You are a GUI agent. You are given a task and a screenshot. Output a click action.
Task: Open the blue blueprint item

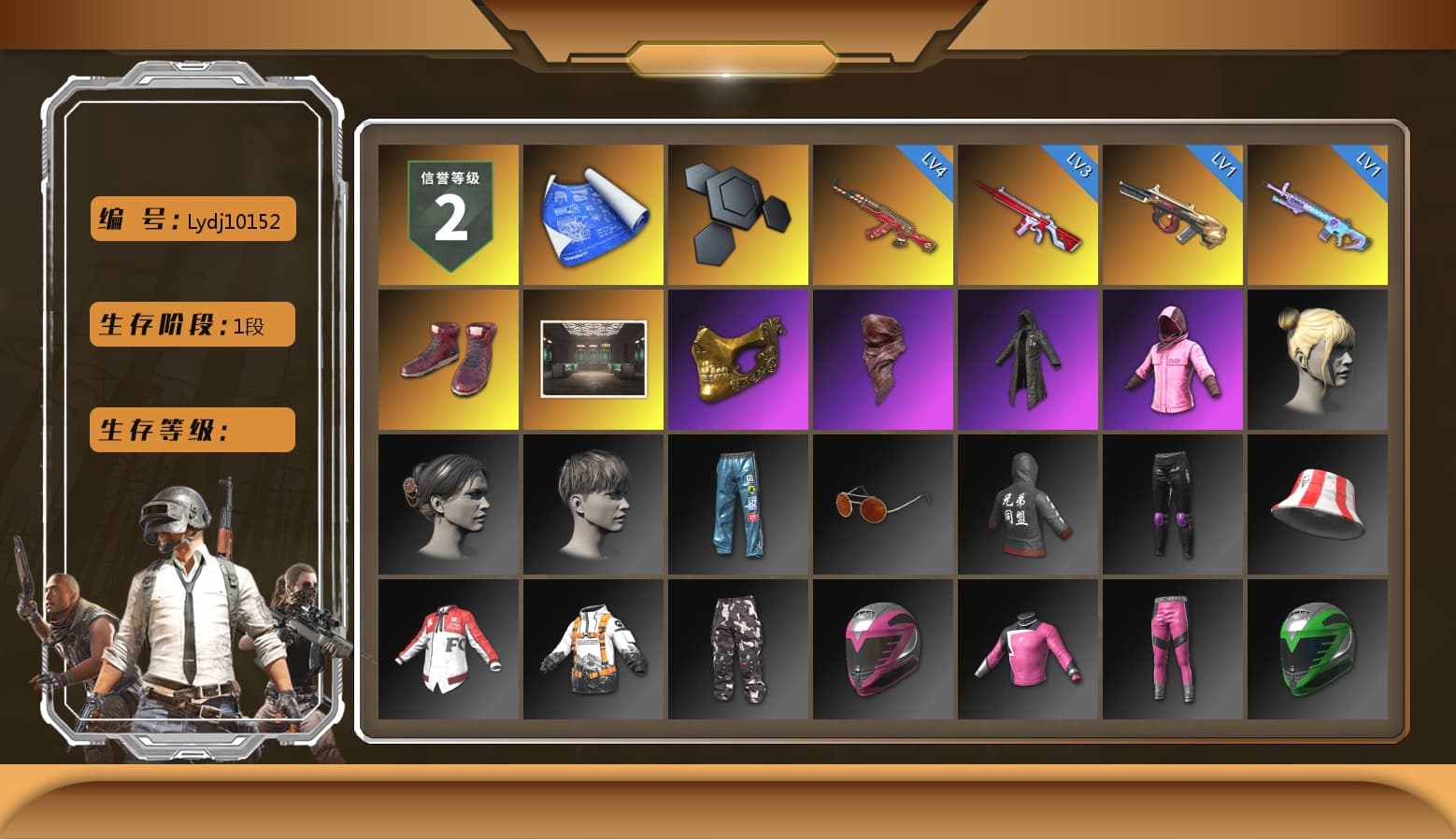(x=592, y=212)
